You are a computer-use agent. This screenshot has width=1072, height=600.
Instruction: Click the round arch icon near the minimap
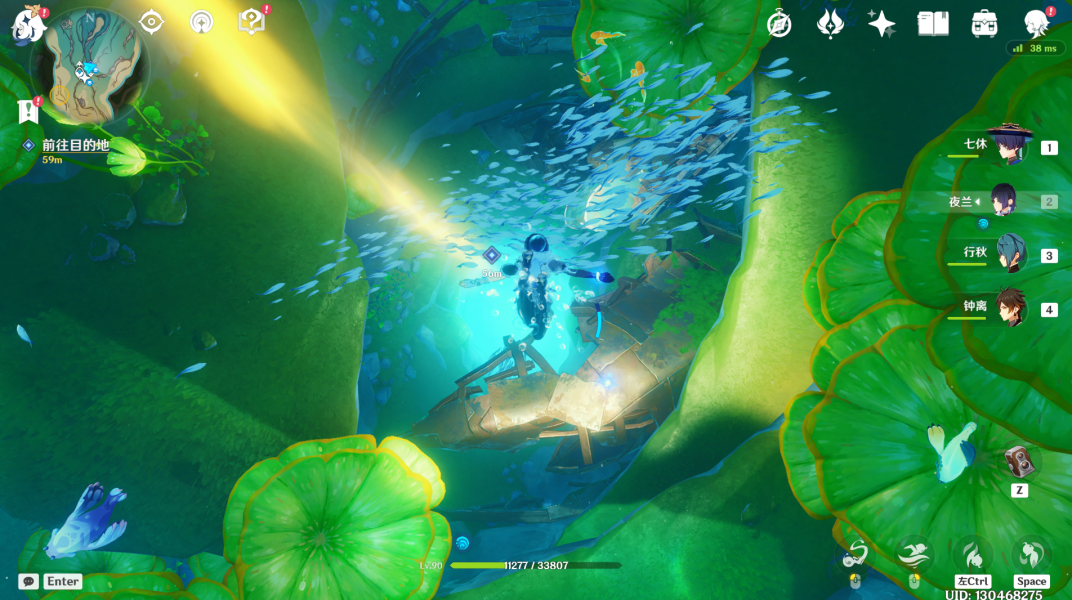[202, 22]
